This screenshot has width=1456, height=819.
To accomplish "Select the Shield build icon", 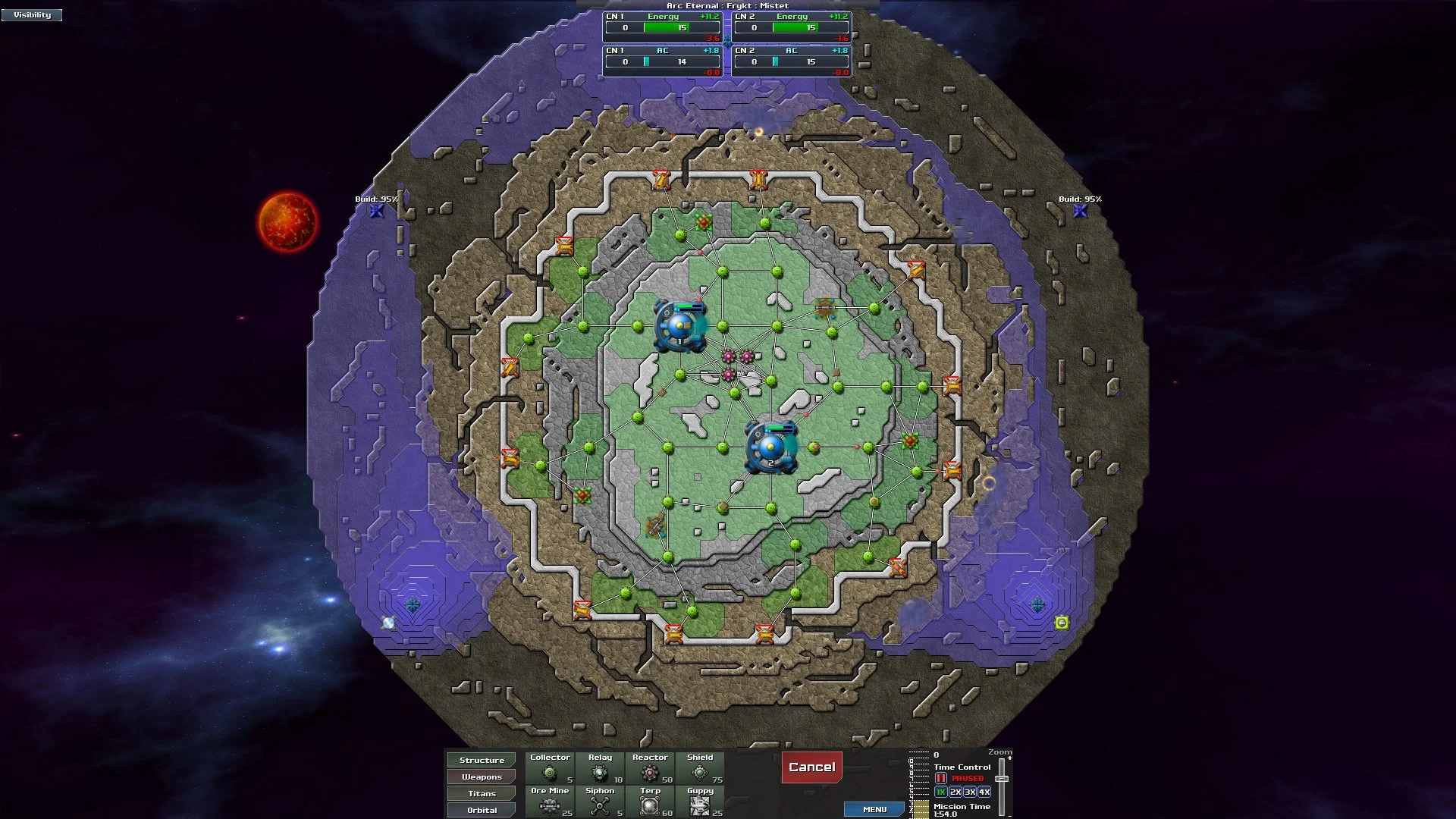I will 700,770.
